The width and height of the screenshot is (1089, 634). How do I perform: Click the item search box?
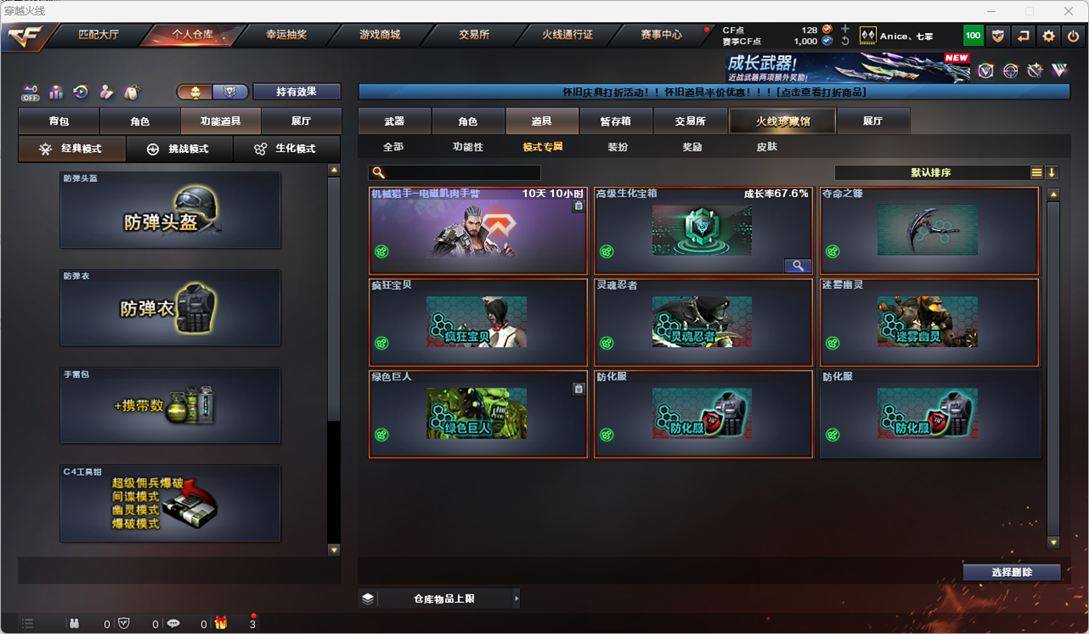[462, 173]
